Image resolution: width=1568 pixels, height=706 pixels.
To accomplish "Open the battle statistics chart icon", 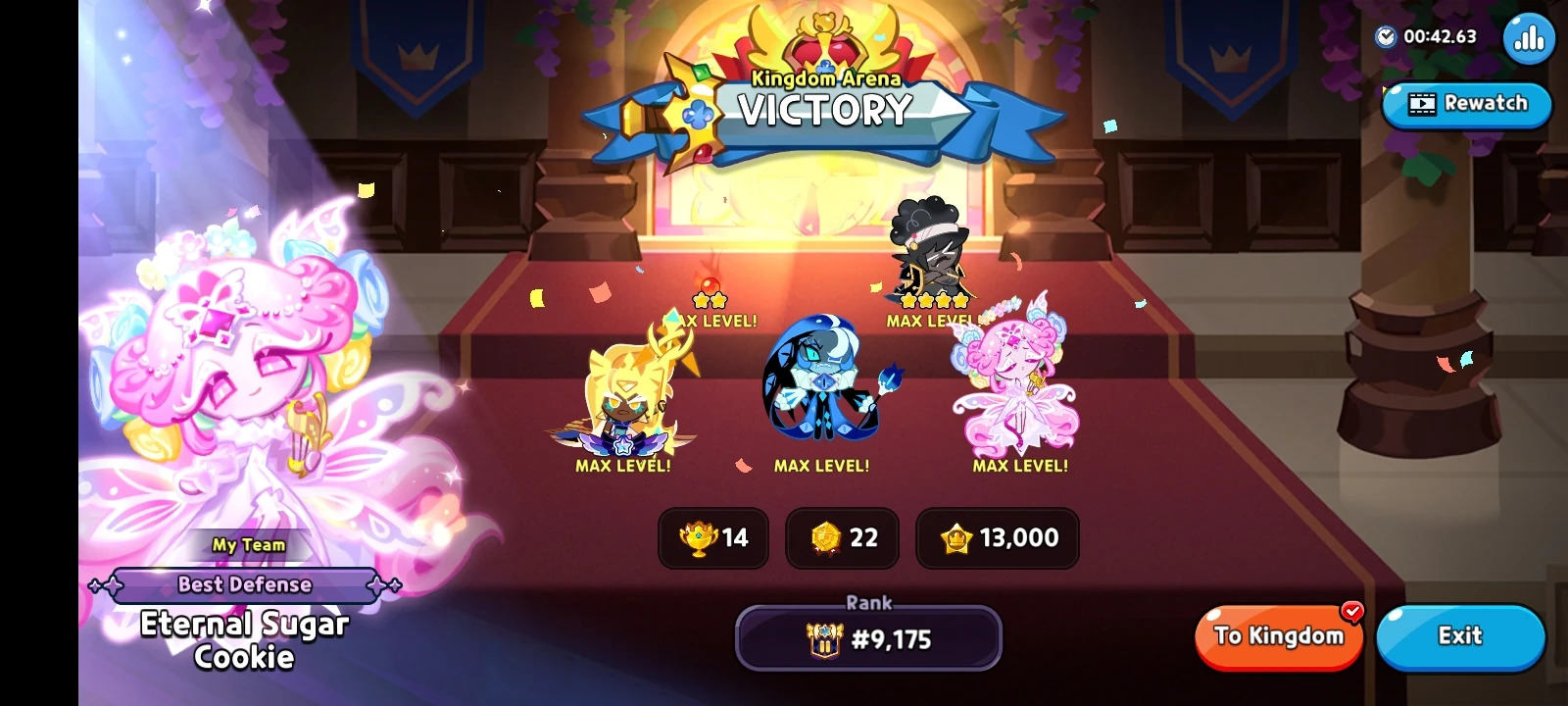I will pyautogui.click(x=1528, y=37).
